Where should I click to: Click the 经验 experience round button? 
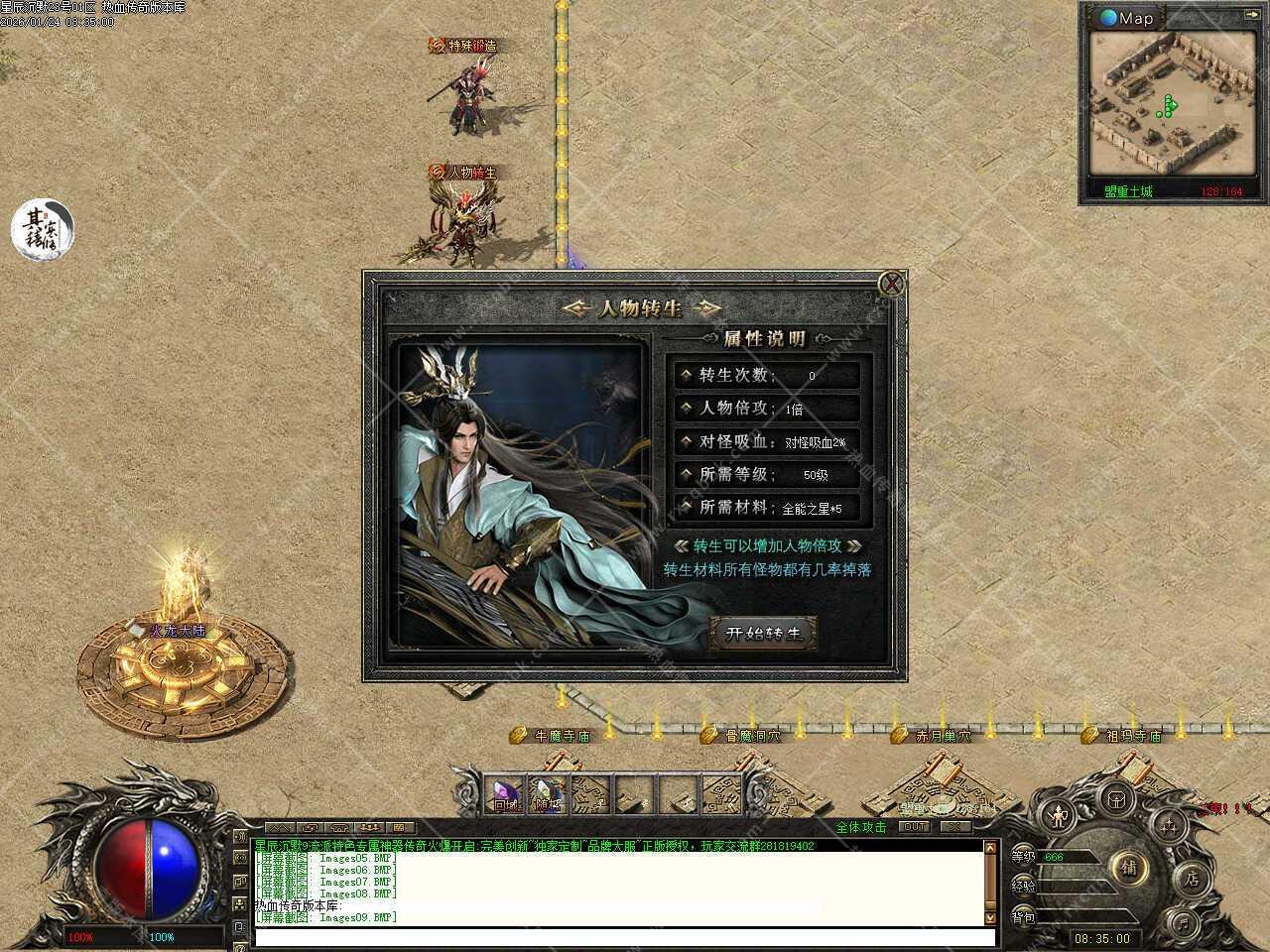tap(1023, 886)
